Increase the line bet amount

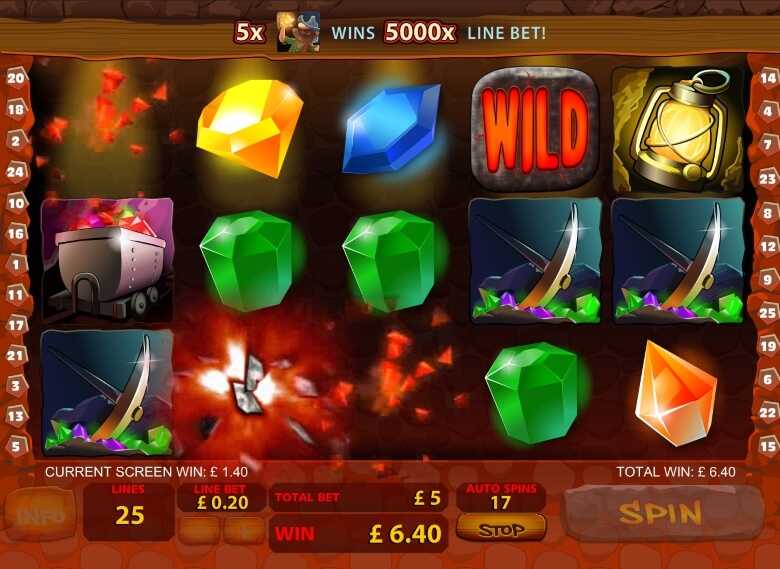point(243,530)
